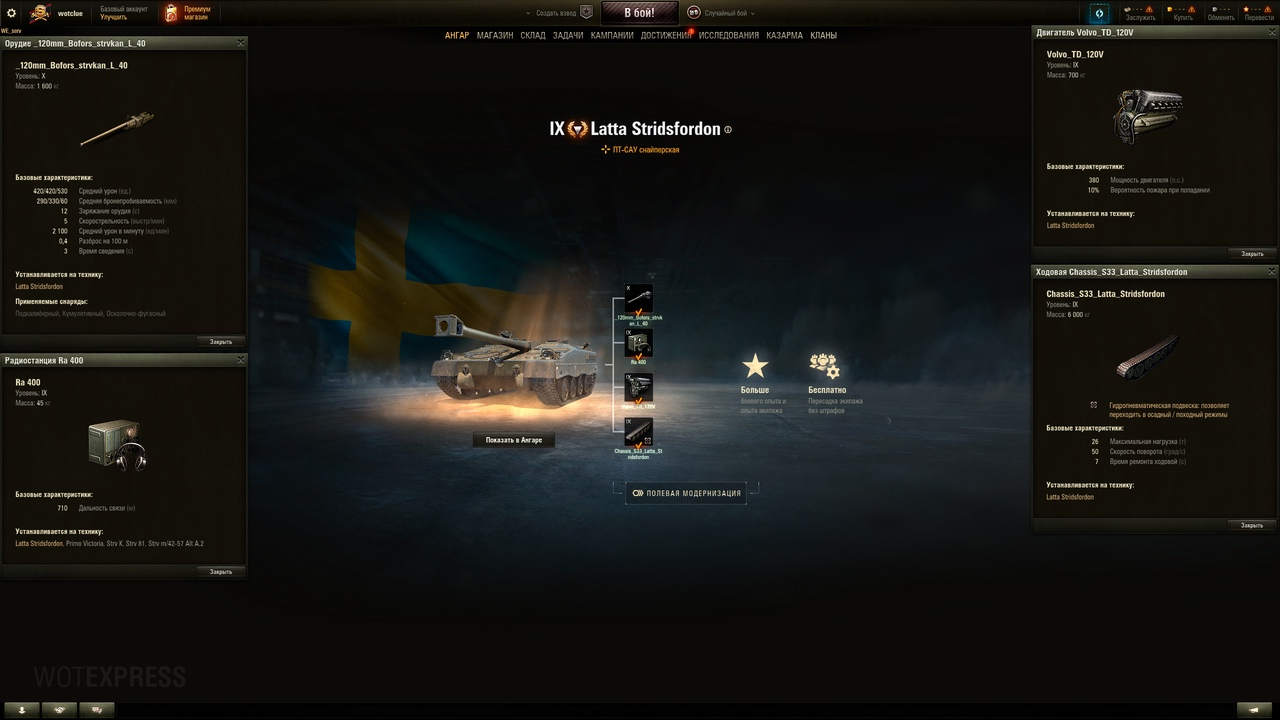Click the clan emblem next to wotclue
This screenshot has height=720, width=1280.
tap(39, 12)
